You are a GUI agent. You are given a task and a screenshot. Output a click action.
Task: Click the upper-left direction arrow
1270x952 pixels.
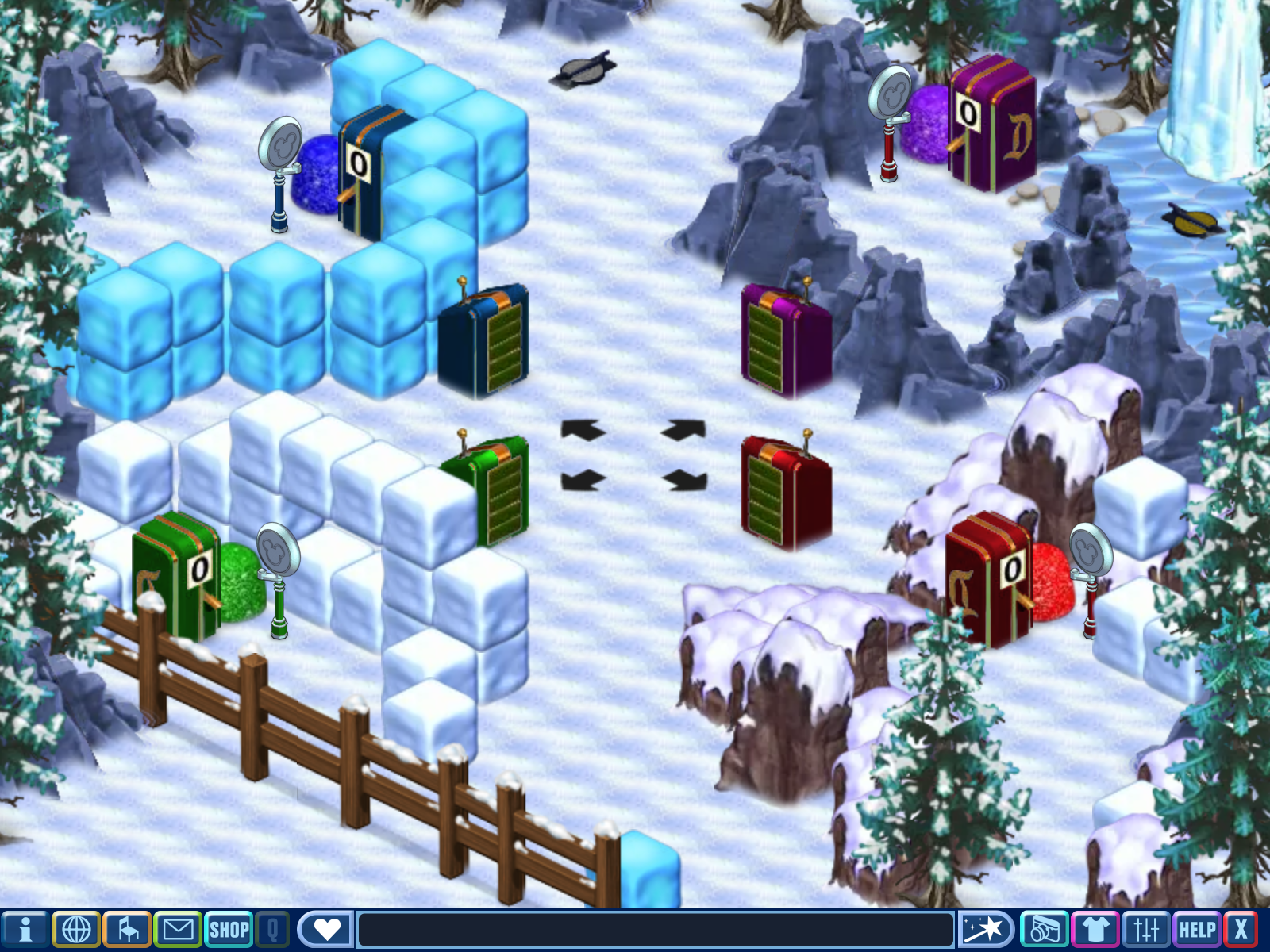point(583,430)
